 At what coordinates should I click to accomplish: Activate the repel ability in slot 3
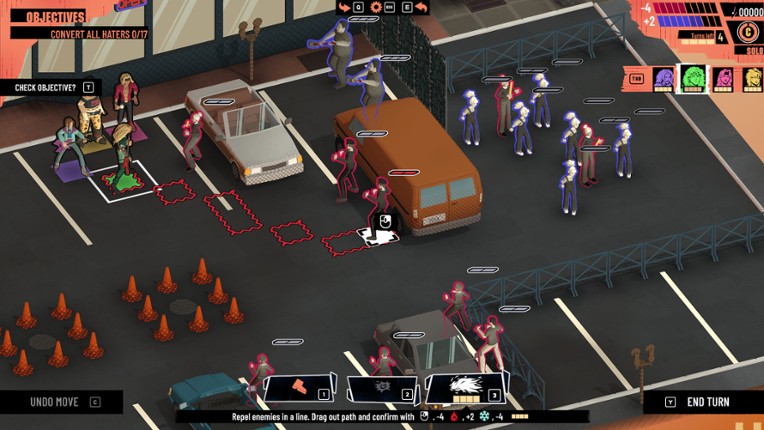466,387
